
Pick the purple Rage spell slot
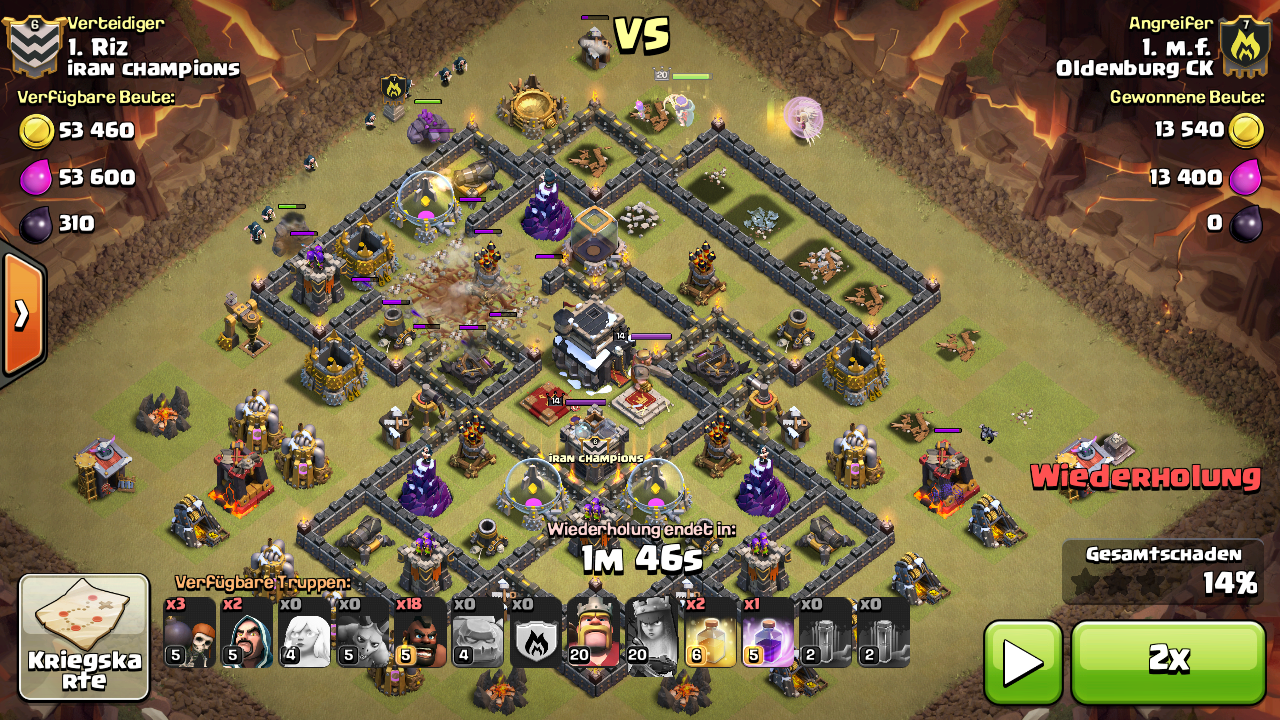pos(767,632)
